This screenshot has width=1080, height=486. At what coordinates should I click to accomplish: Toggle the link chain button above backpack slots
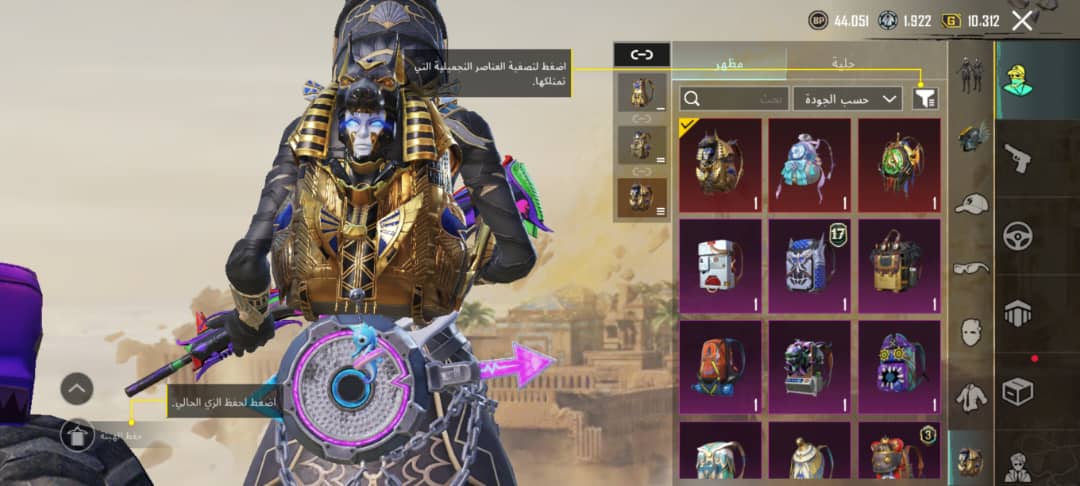(x=641, y=55)
